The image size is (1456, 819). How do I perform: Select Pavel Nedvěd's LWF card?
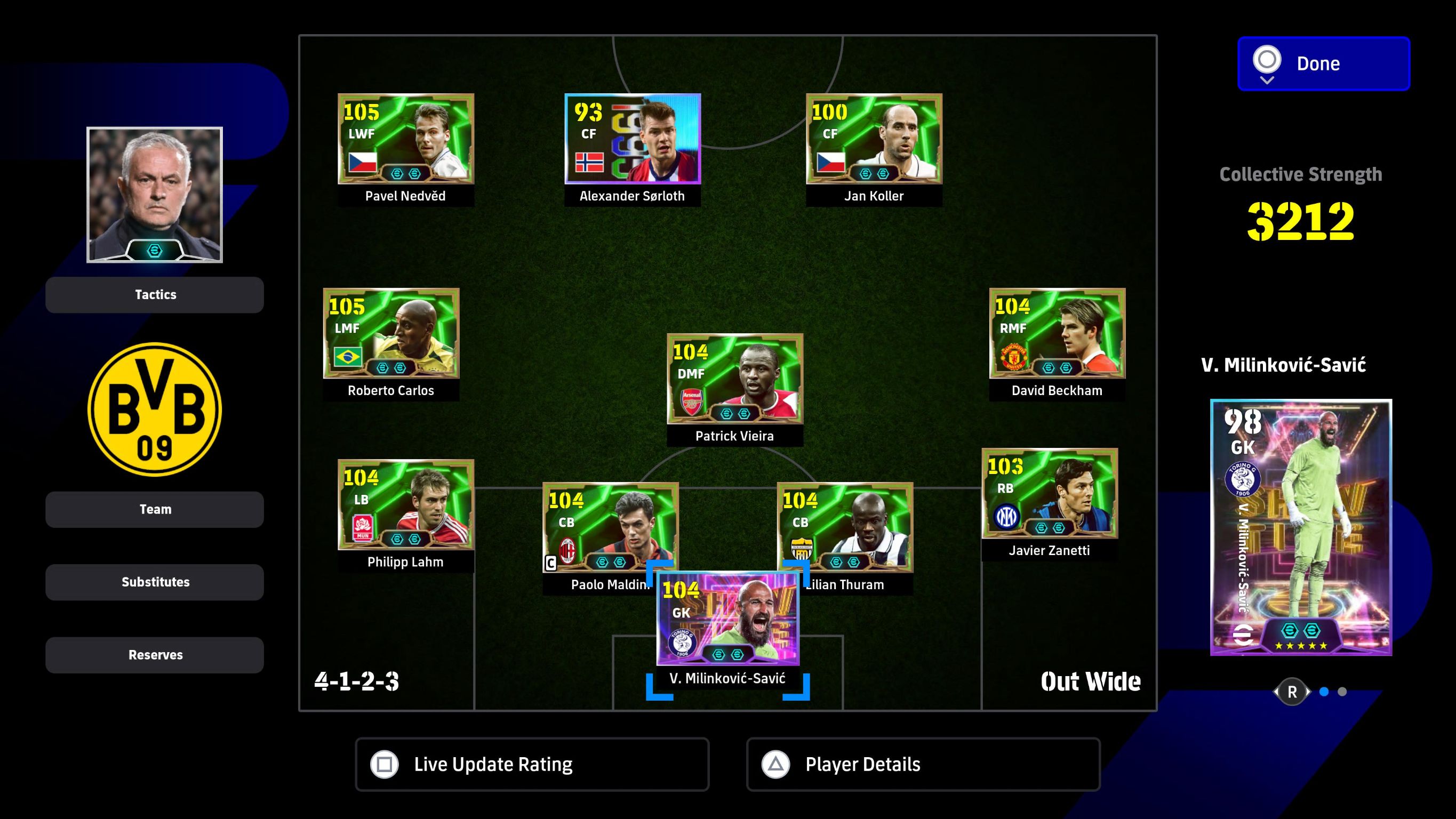(405, 139)
